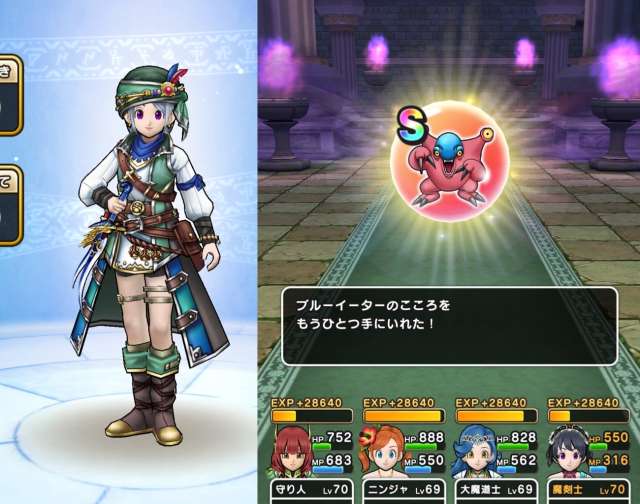This screenshot has width=640, height=504.
Task: Pick the 魔剣士 Lv70 party member portrait
Action: [570, 453]
